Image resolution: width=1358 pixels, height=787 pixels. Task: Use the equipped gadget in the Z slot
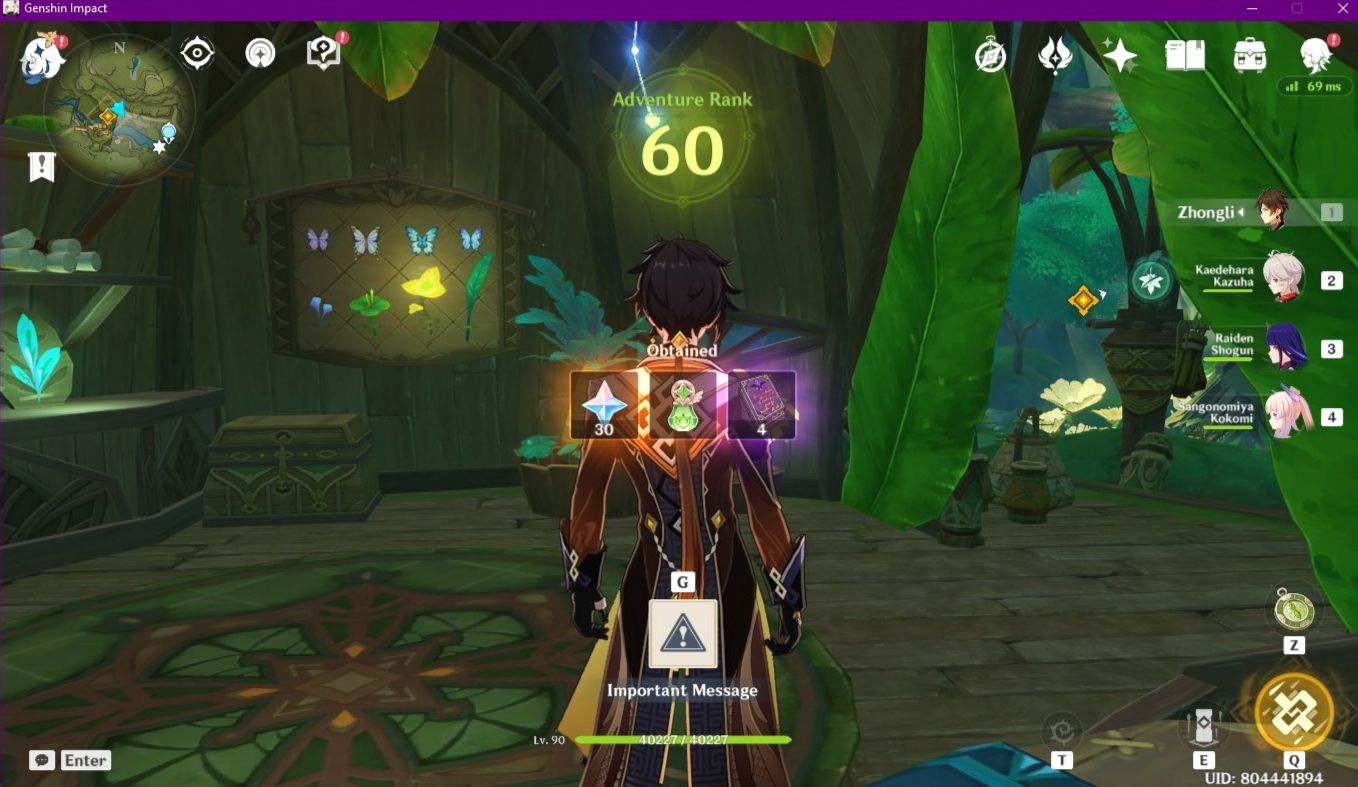1295,609
